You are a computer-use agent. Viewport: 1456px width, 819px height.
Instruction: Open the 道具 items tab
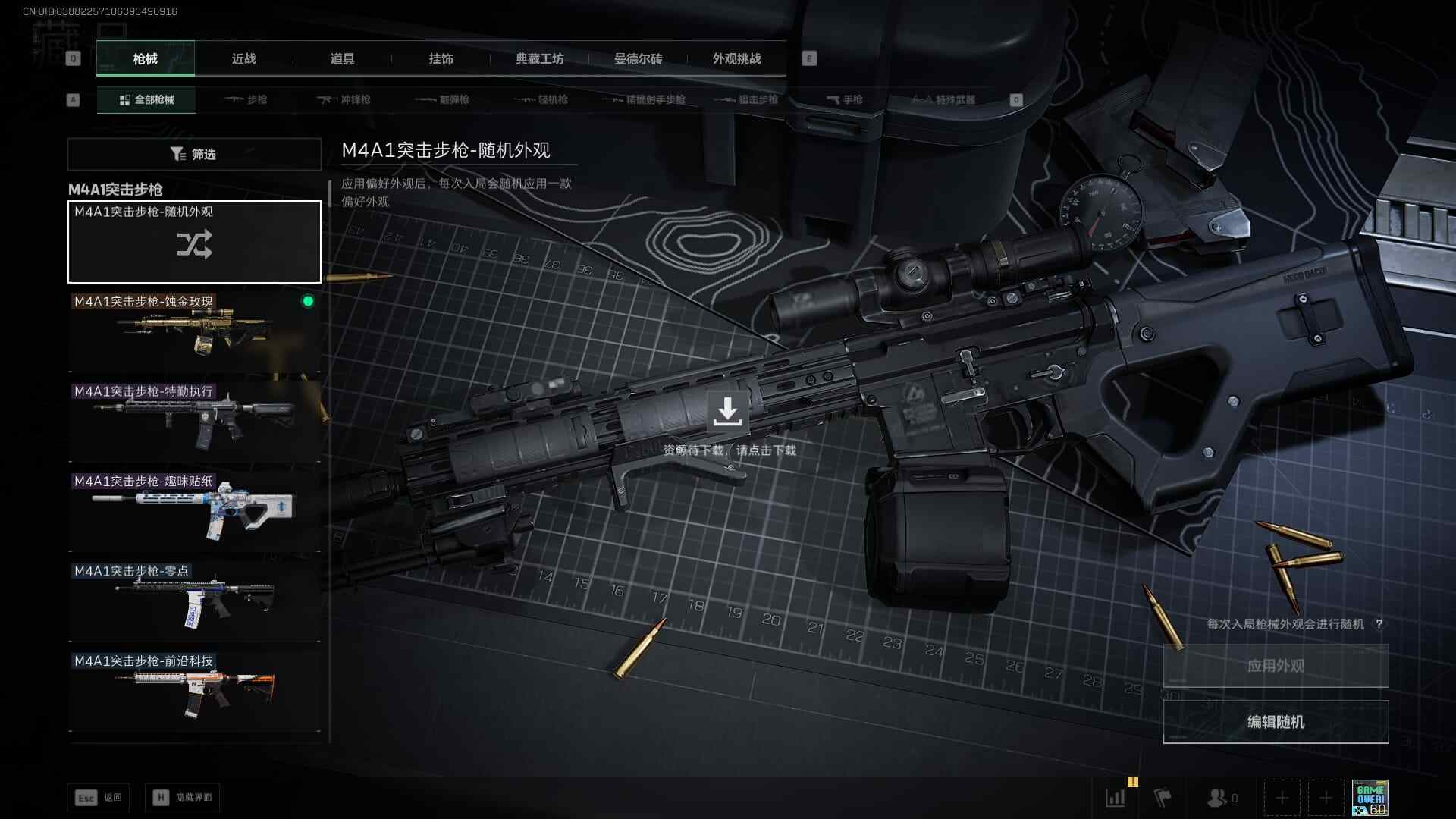342,59
